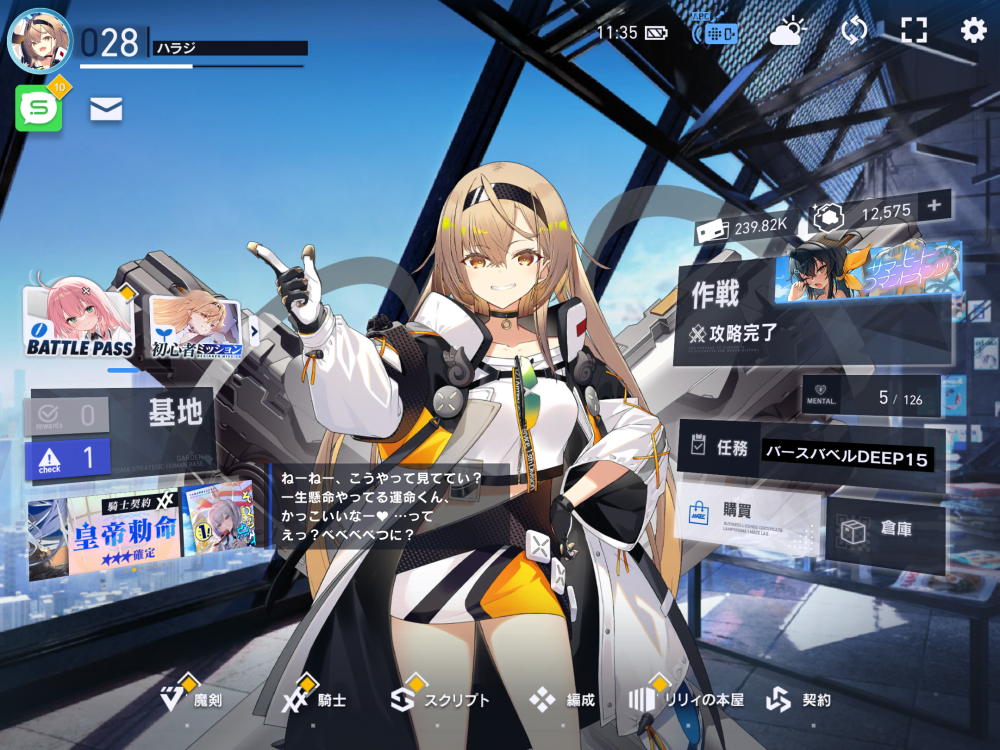
Task: Toggle fullscreen frame icon
Action: [x=913, y=31]
